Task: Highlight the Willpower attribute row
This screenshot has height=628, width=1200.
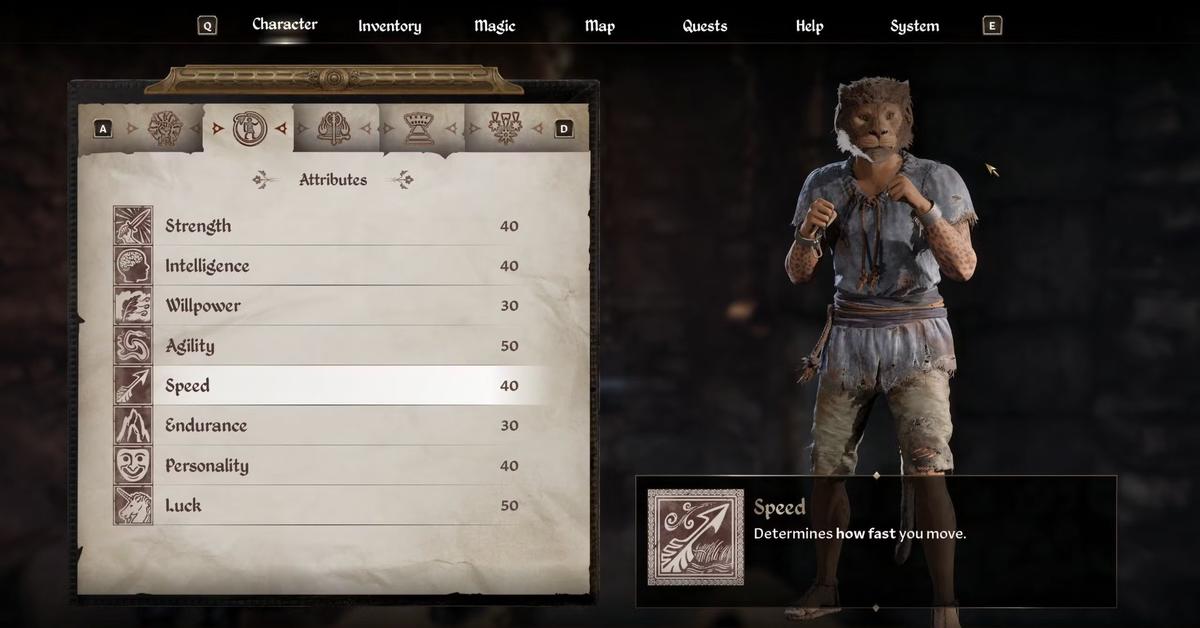Action: pos(330,306)
